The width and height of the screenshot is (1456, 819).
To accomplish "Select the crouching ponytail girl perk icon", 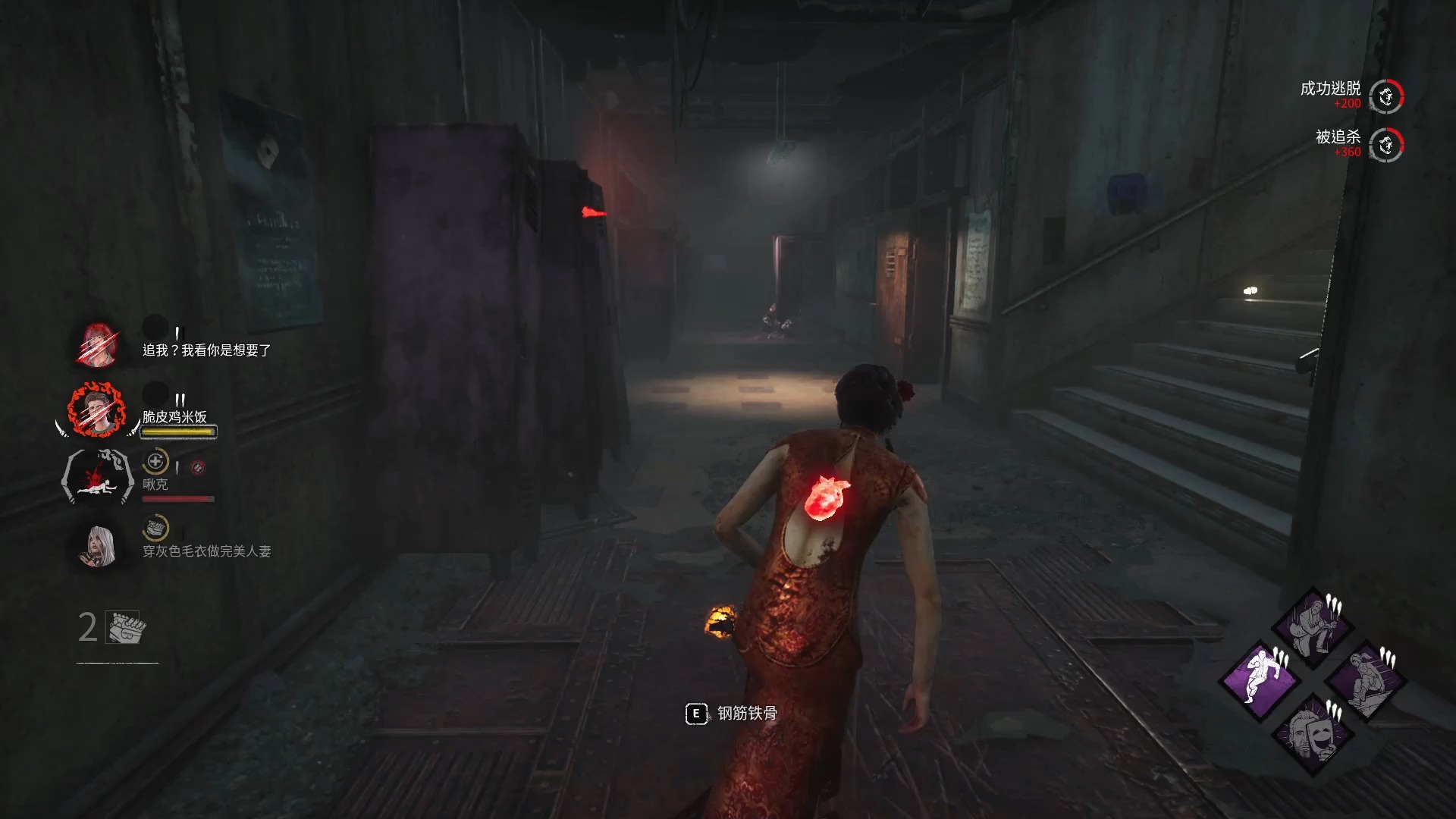I will (x=1366, y=680).
